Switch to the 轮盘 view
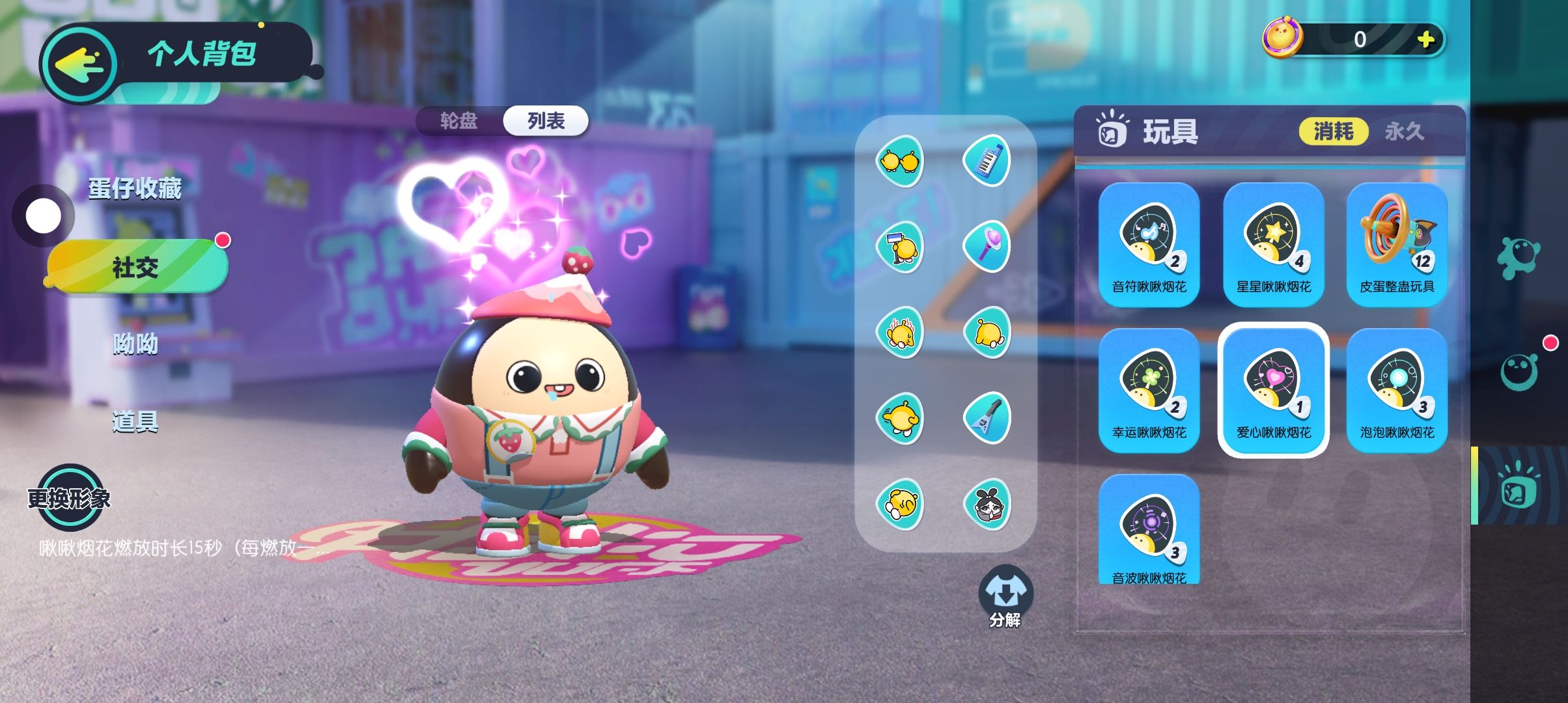 458,121
